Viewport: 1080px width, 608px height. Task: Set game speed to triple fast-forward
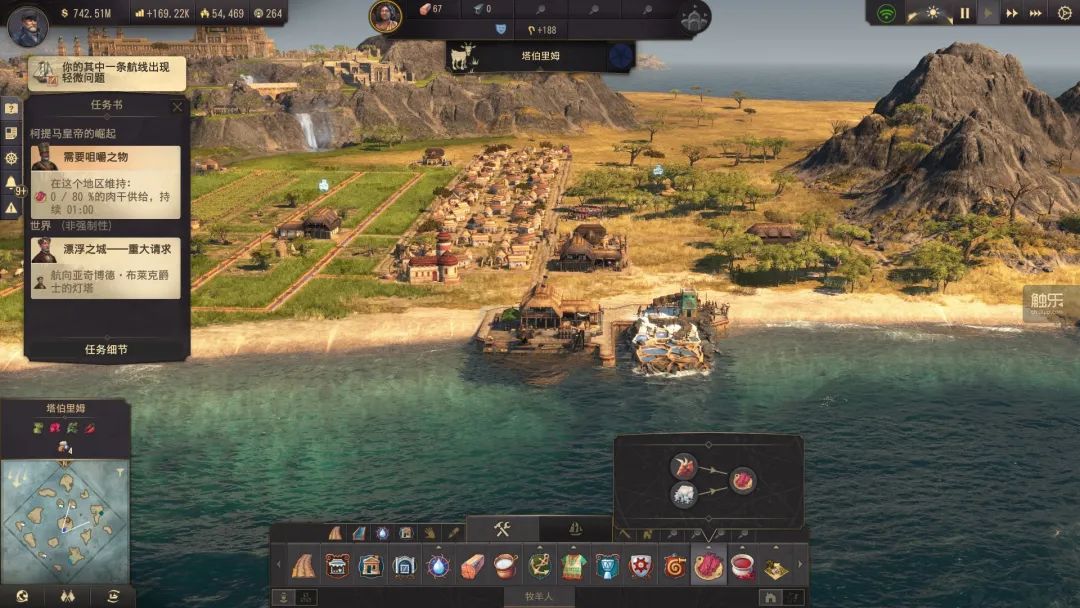(x=1036, y=13)
